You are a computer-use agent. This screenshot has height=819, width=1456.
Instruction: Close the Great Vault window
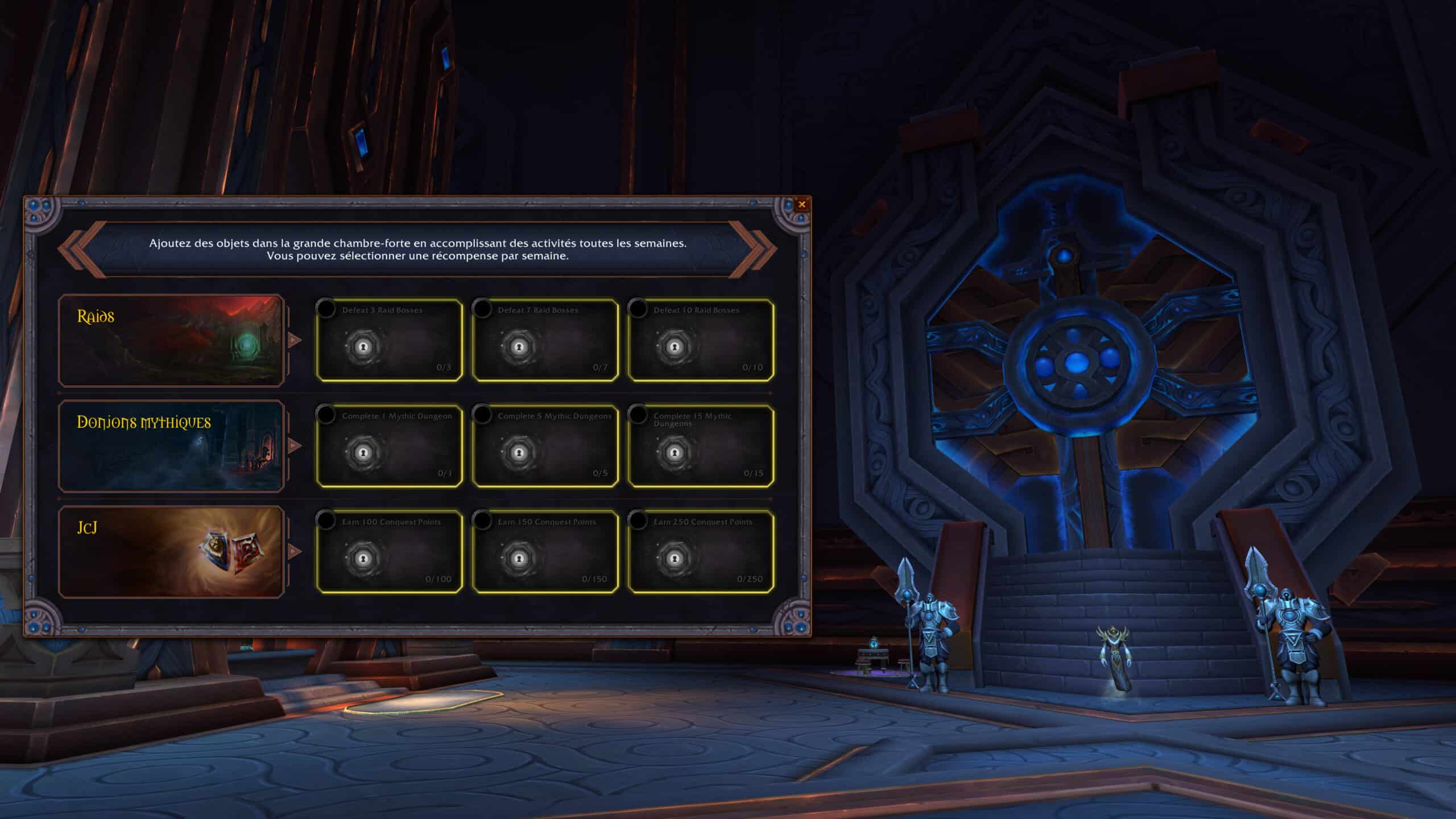tap(802, 204)
